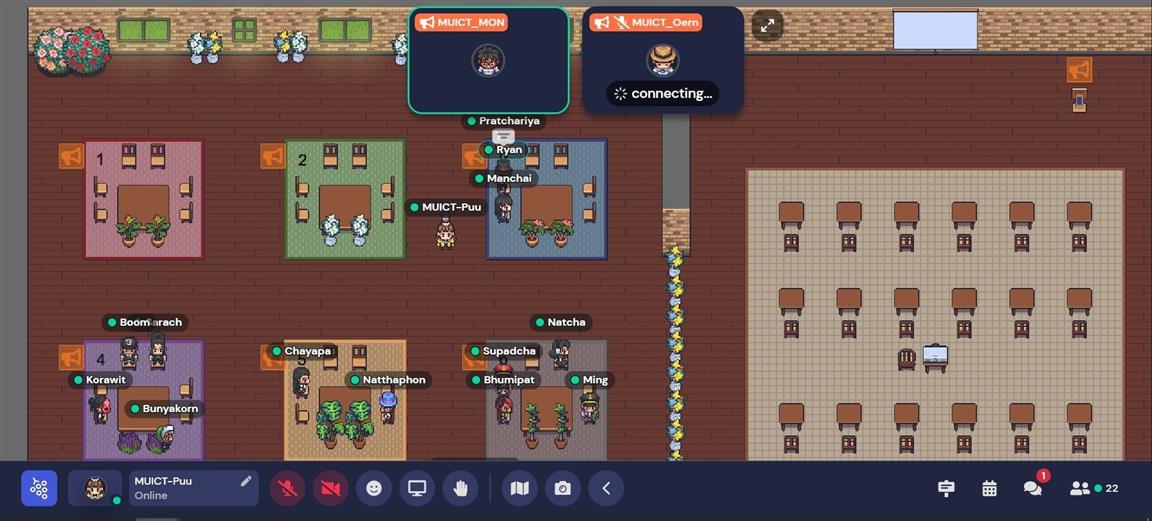Open the emoji reactions picker

point(374,488)
